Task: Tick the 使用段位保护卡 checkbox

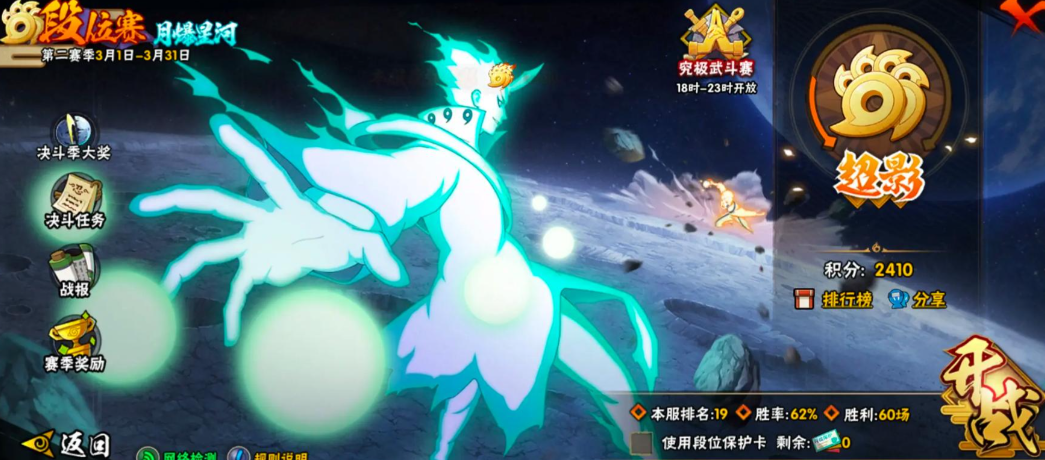Action: [643, 442]
